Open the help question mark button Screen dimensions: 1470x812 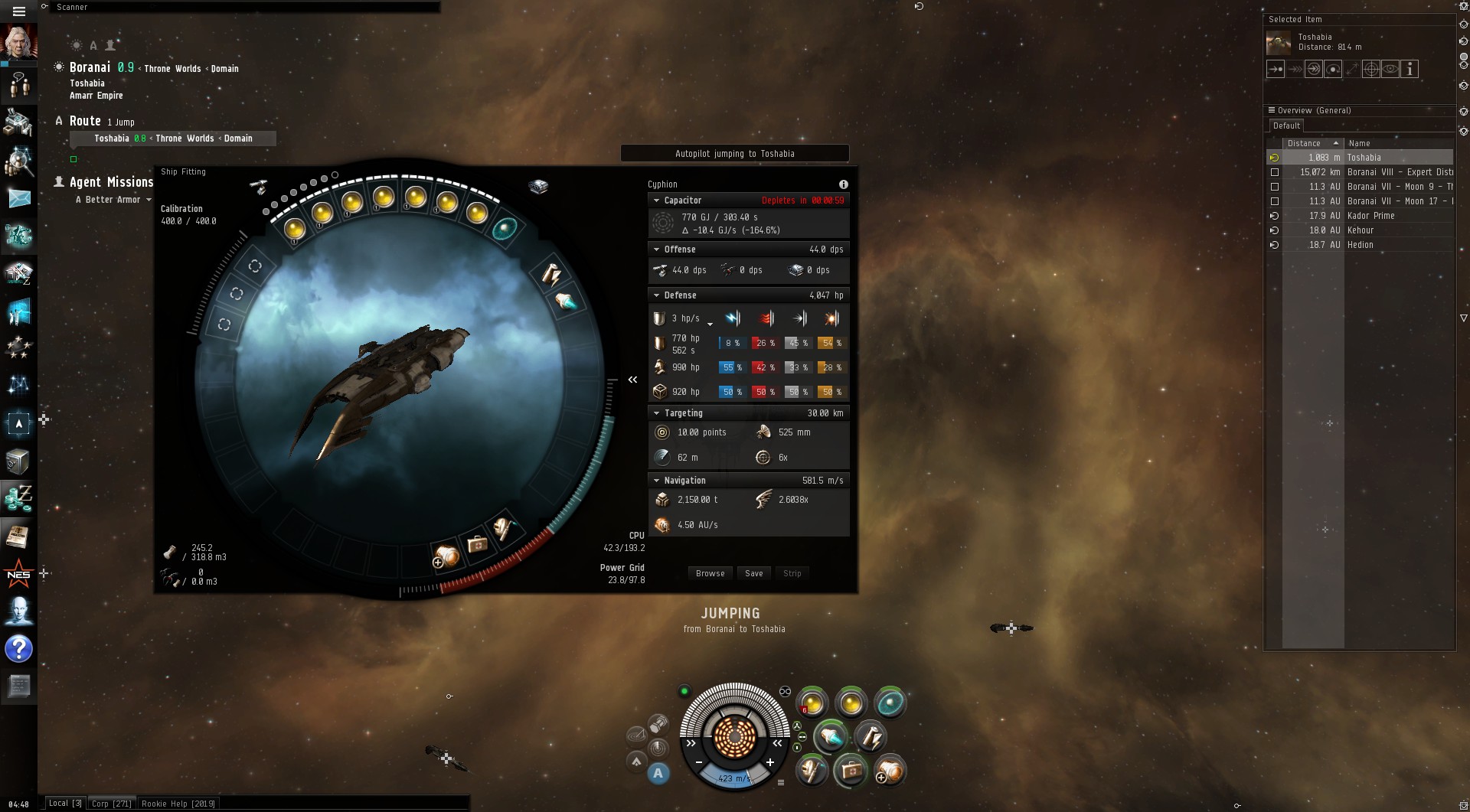click(18, 649)
